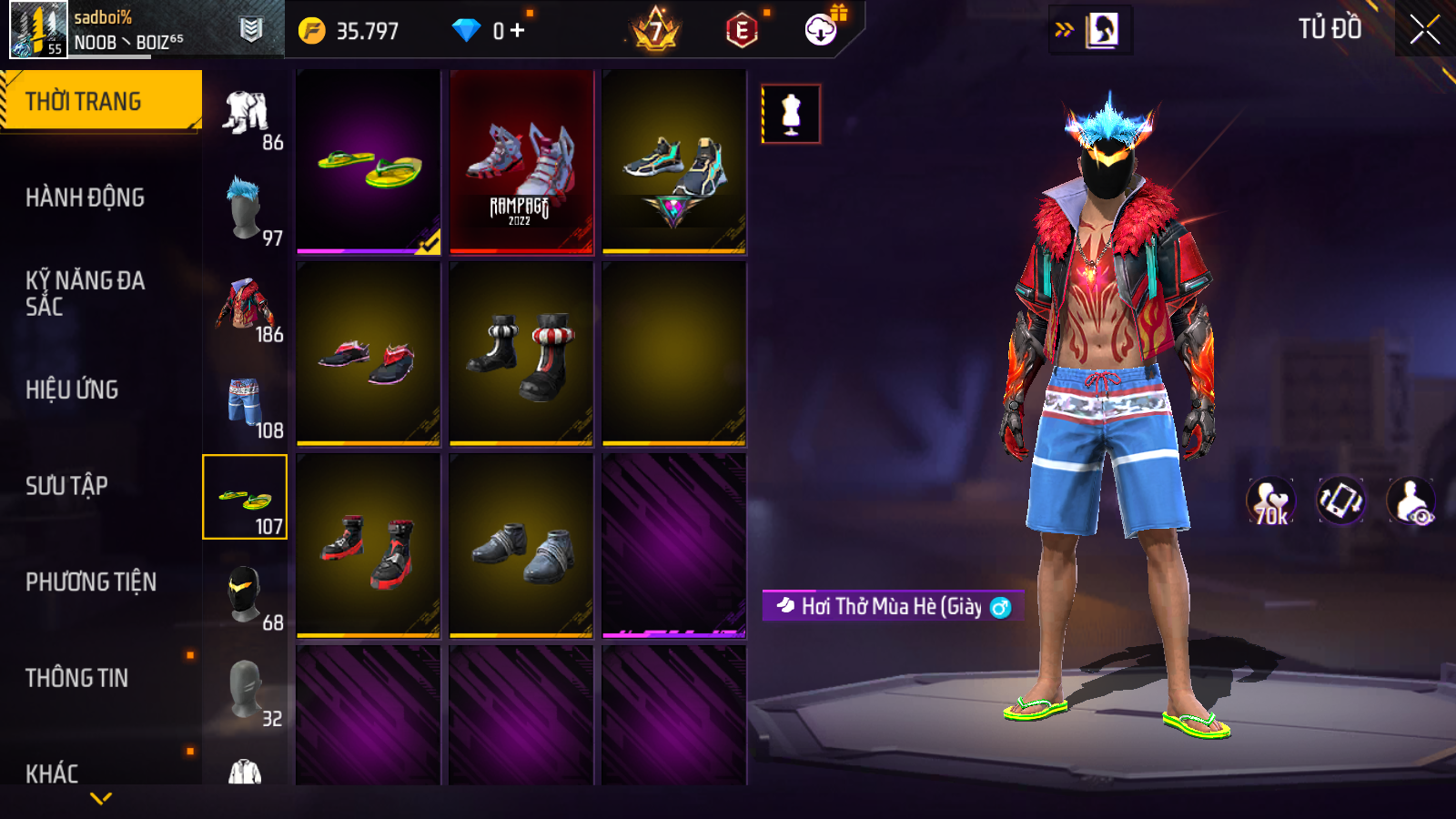Open the Thông Tin section
The width and height of the screenshot is (1456, 819).
76,678
